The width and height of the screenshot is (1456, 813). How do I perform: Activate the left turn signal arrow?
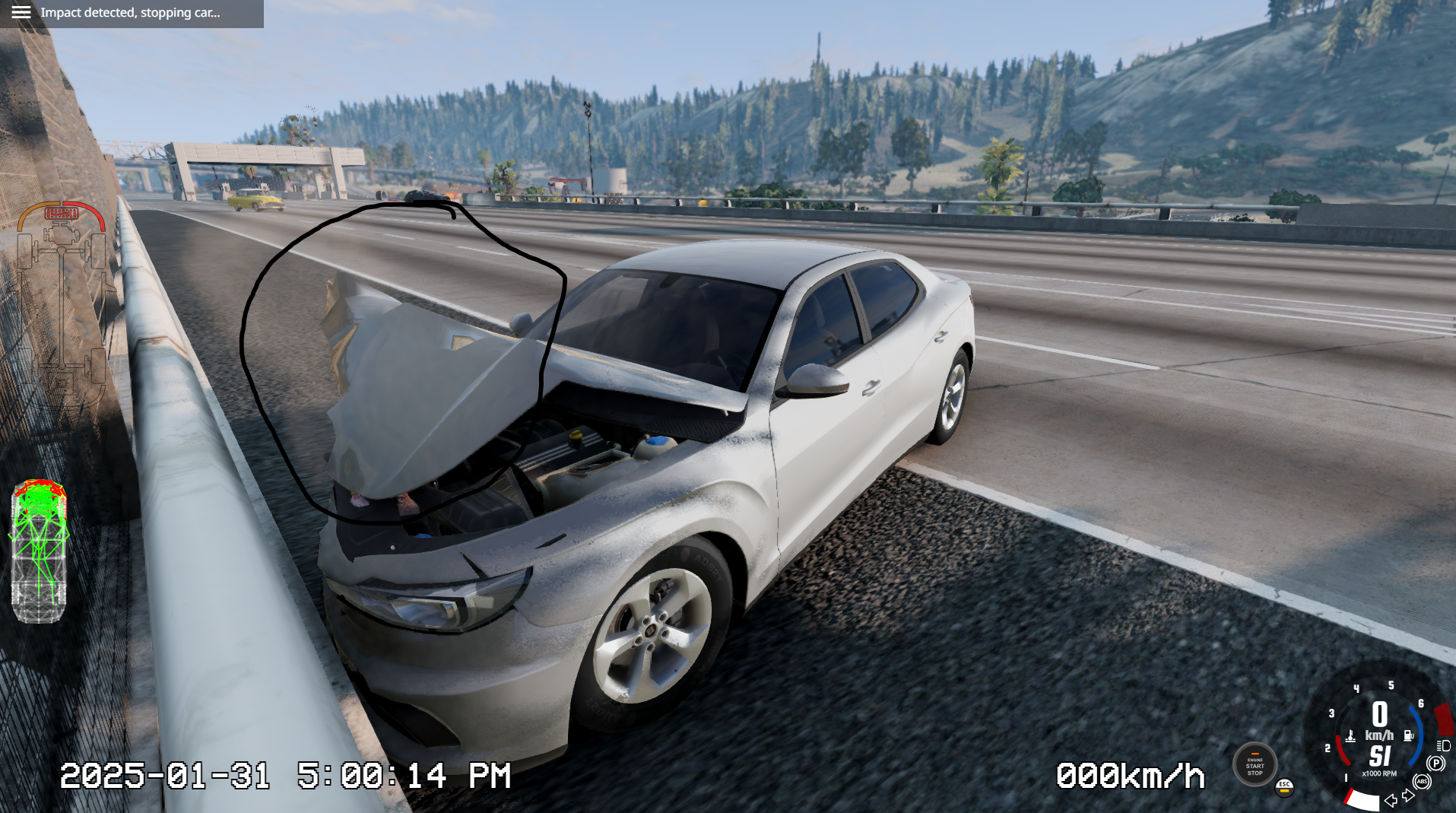1391,800
